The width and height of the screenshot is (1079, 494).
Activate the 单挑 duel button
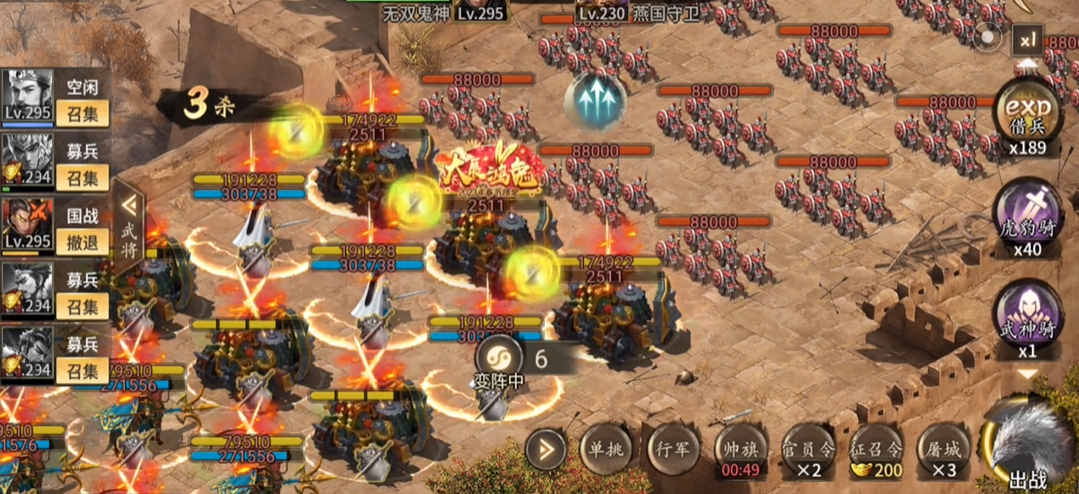pyautogui.click(x=604, y=448)
